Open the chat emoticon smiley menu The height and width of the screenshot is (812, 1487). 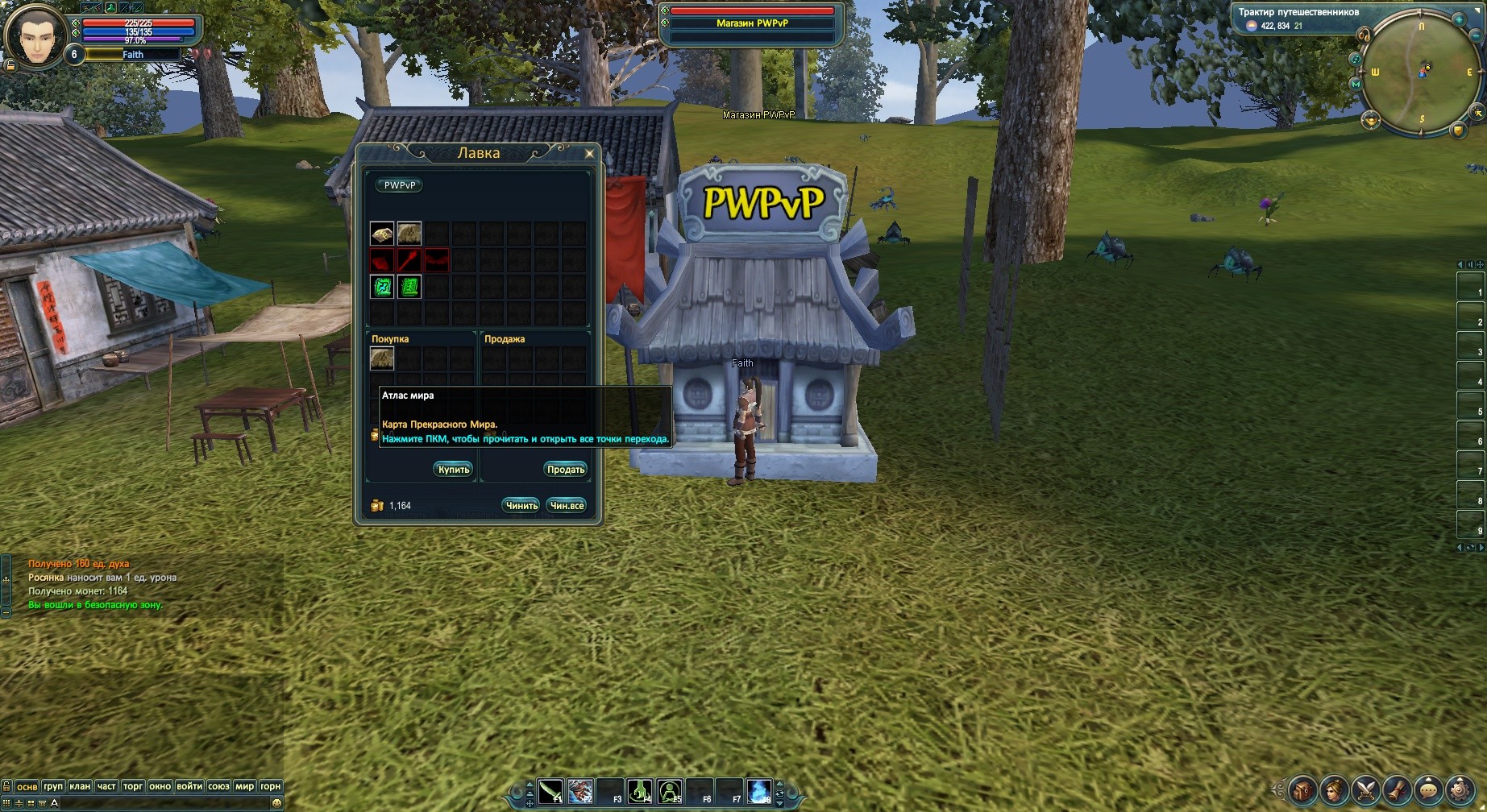pos(276,803)
